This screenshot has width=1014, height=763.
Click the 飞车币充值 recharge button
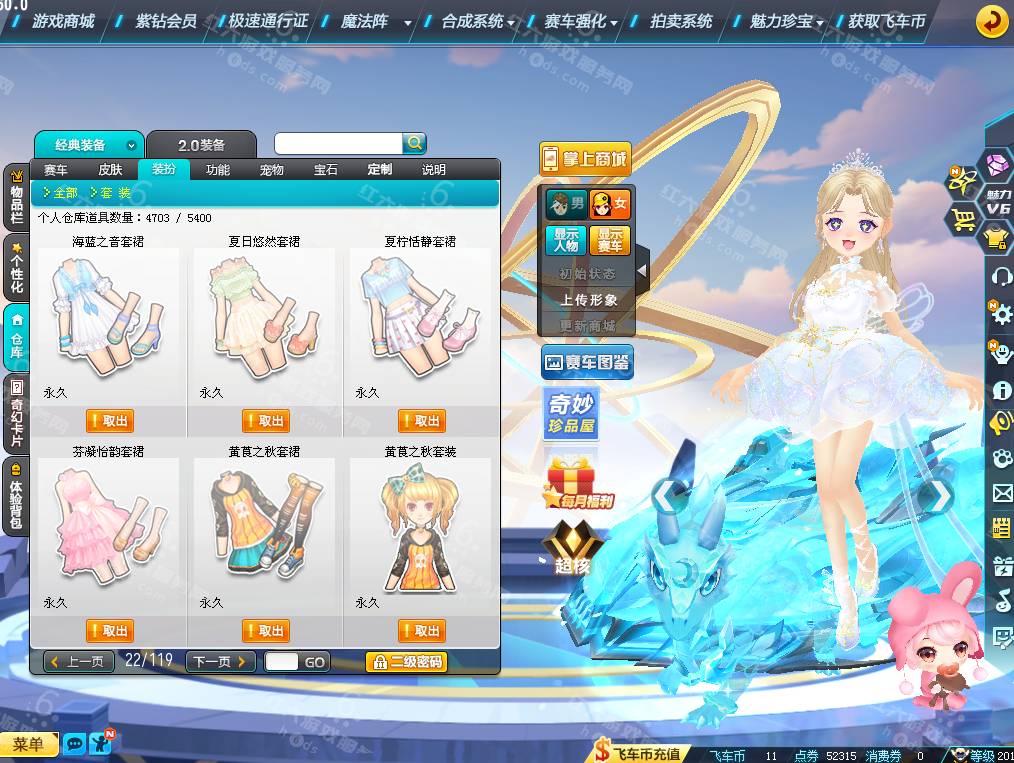[x=639, y=754]
